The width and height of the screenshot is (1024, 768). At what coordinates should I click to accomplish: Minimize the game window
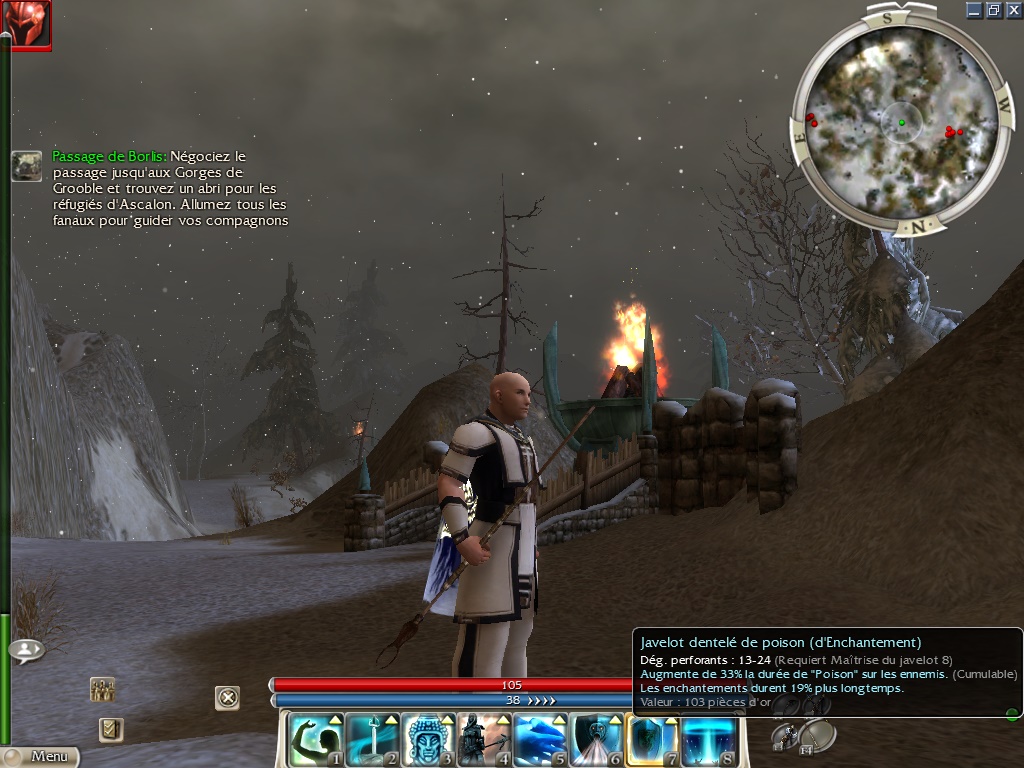point(975,10)
